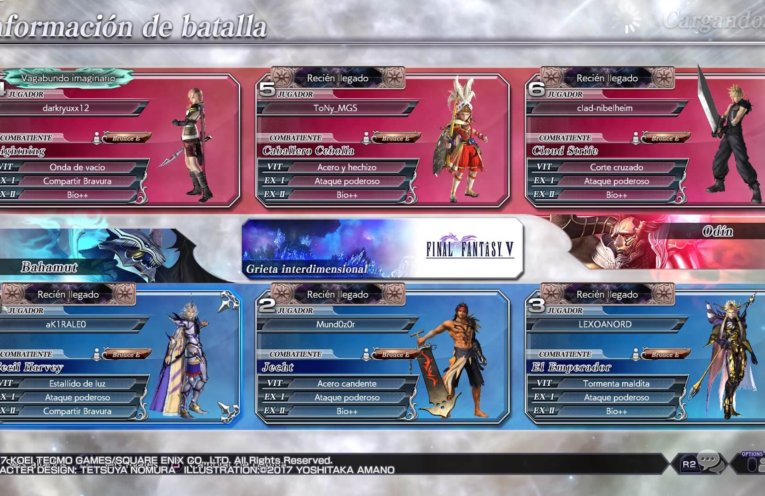The height and width of the screenshot is (496, 765).
Task: Select the Grieta interdimensional stage banner
Action: 384,248
